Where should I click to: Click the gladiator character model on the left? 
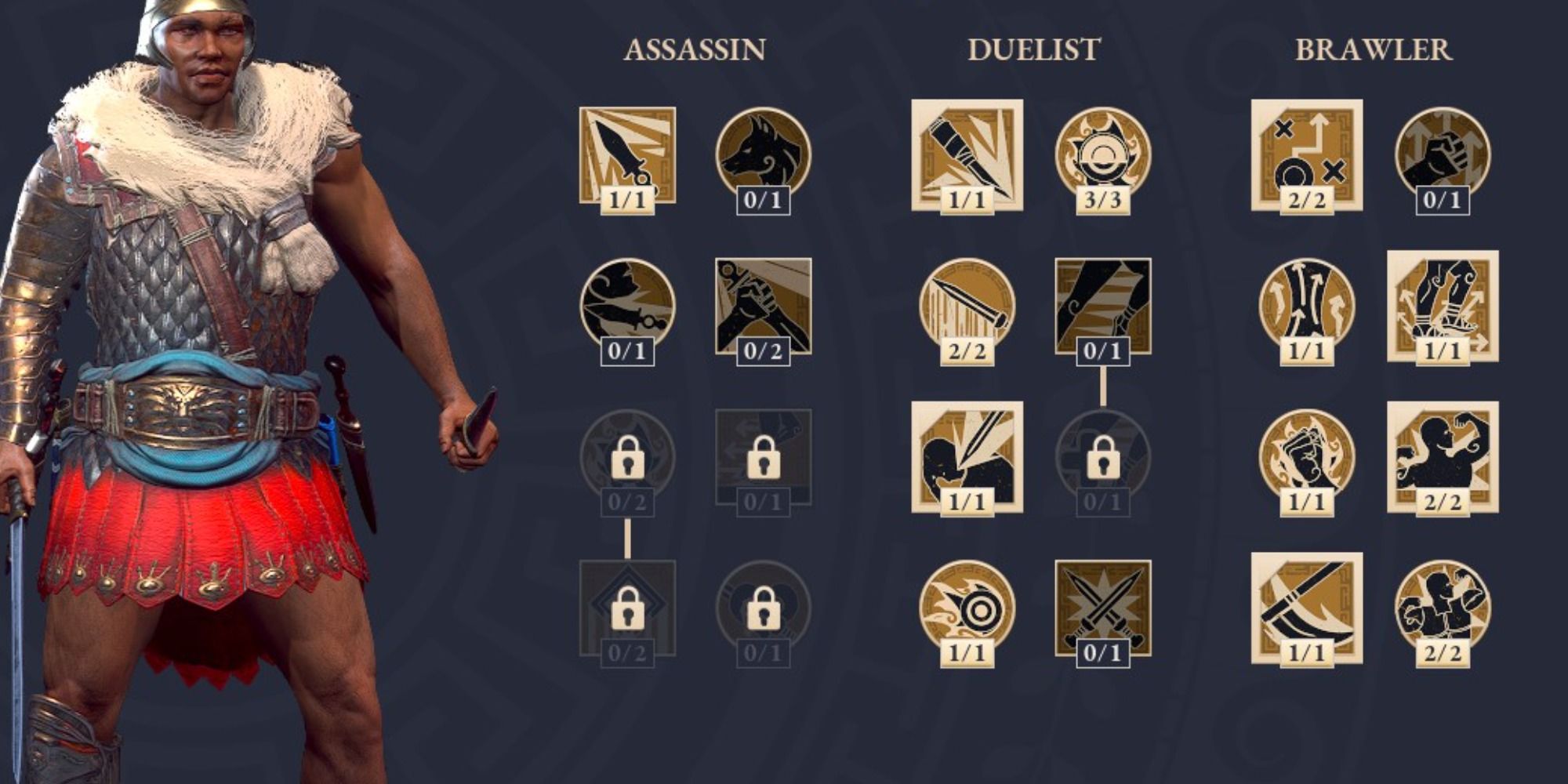click(196, 392)
